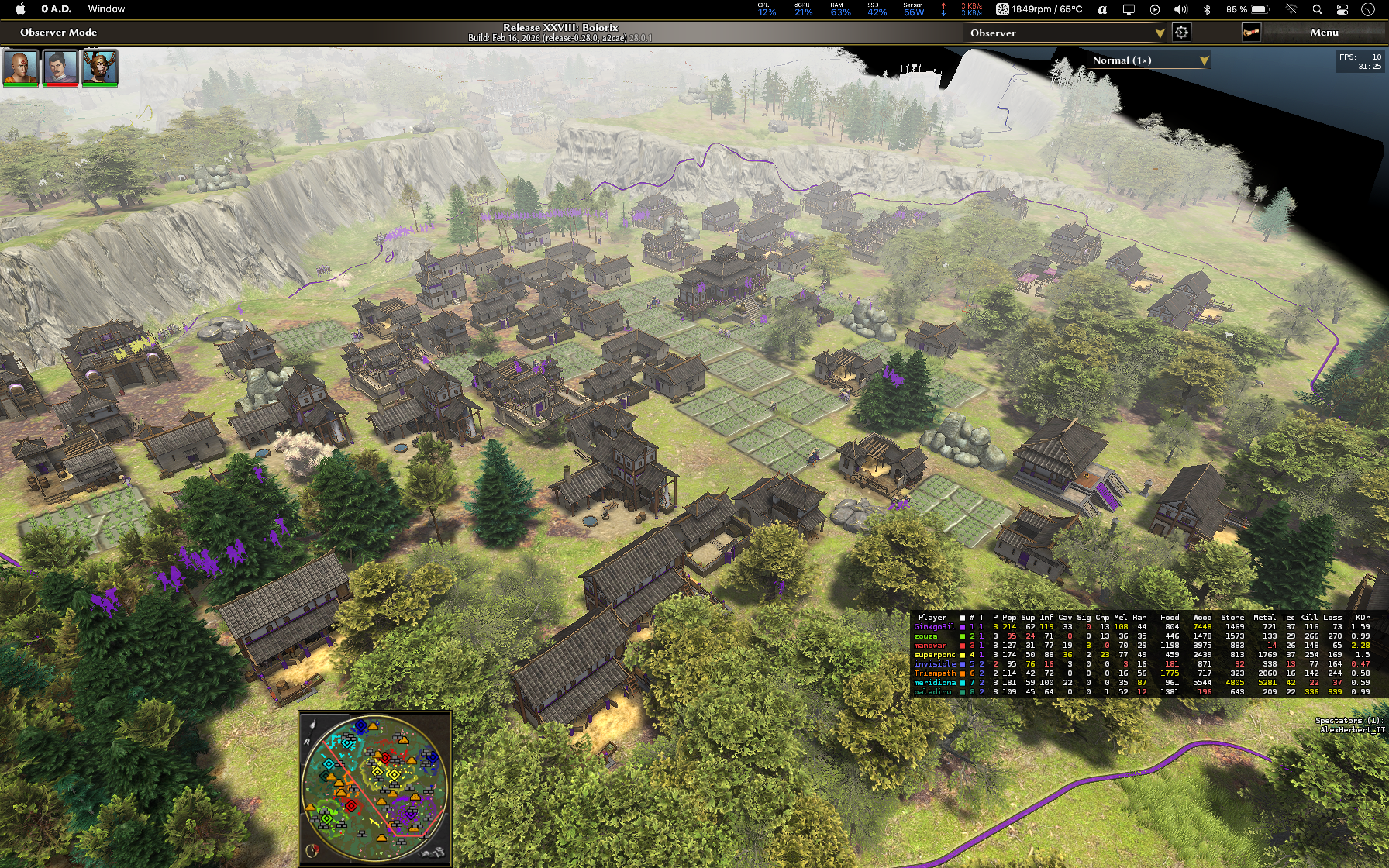Select the hero wearing the antlered helmet
The image size is (1389, 868).
(x=100, y=67)
